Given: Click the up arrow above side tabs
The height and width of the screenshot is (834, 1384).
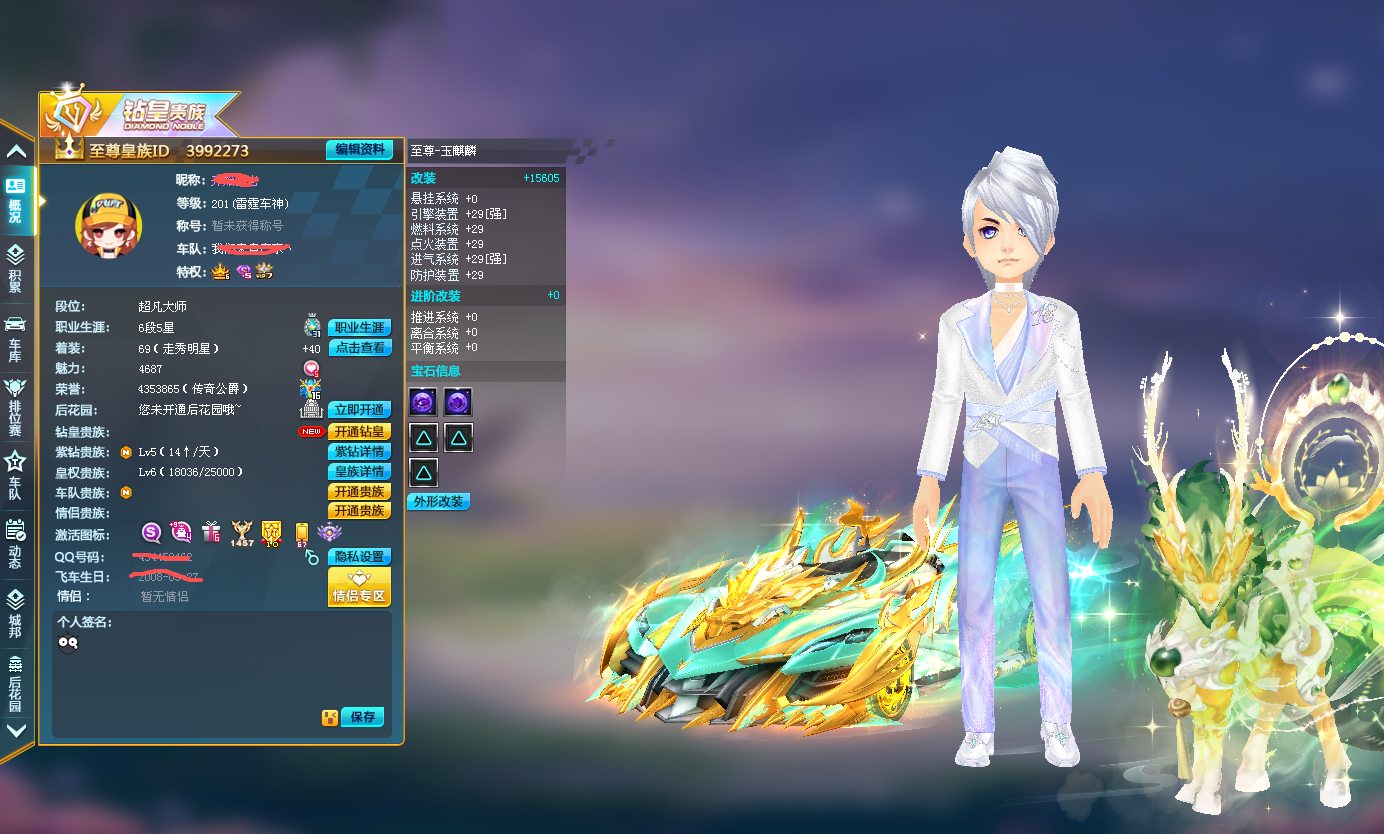Looking at the screenshot, I should 16,152.
